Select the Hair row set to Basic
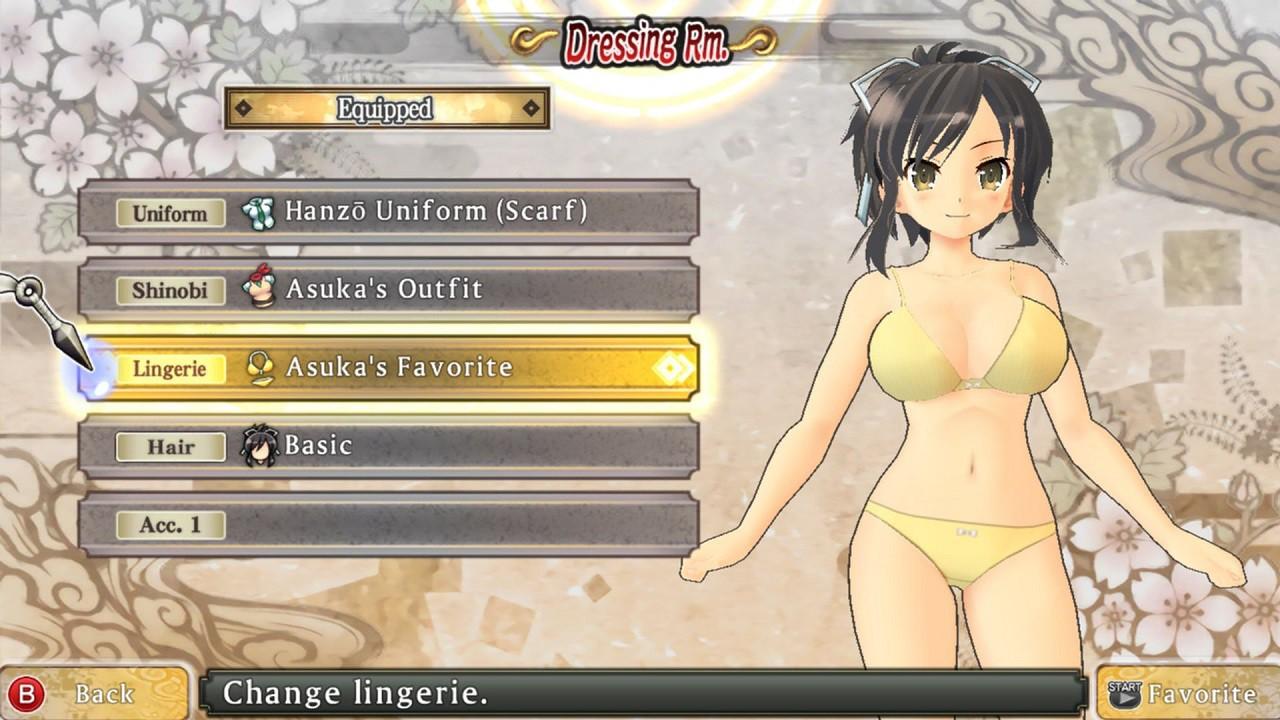1280x720 pixels. pos(388,446)
